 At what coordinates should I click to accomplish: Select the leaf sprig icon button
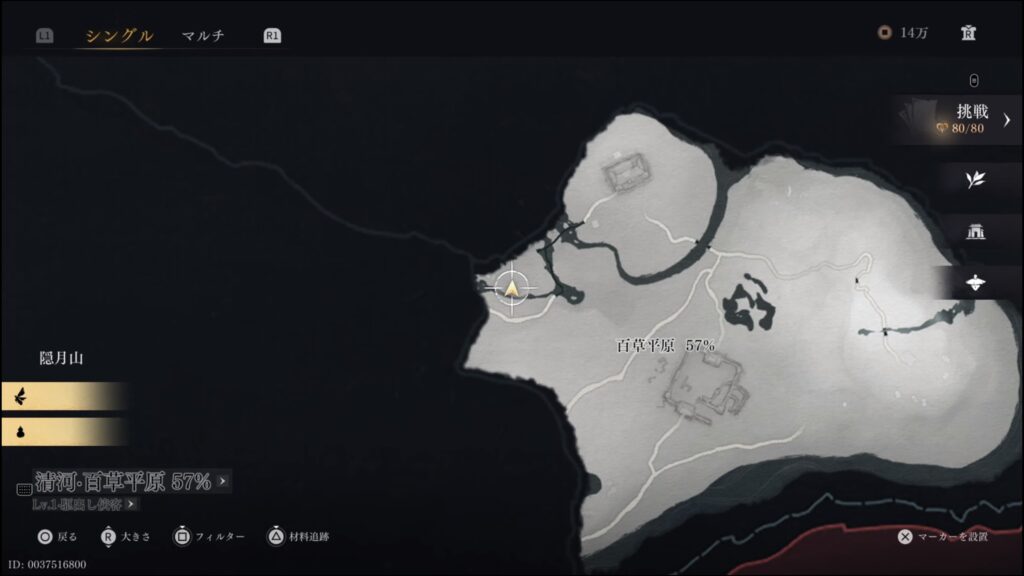click(x=975, y=179)
